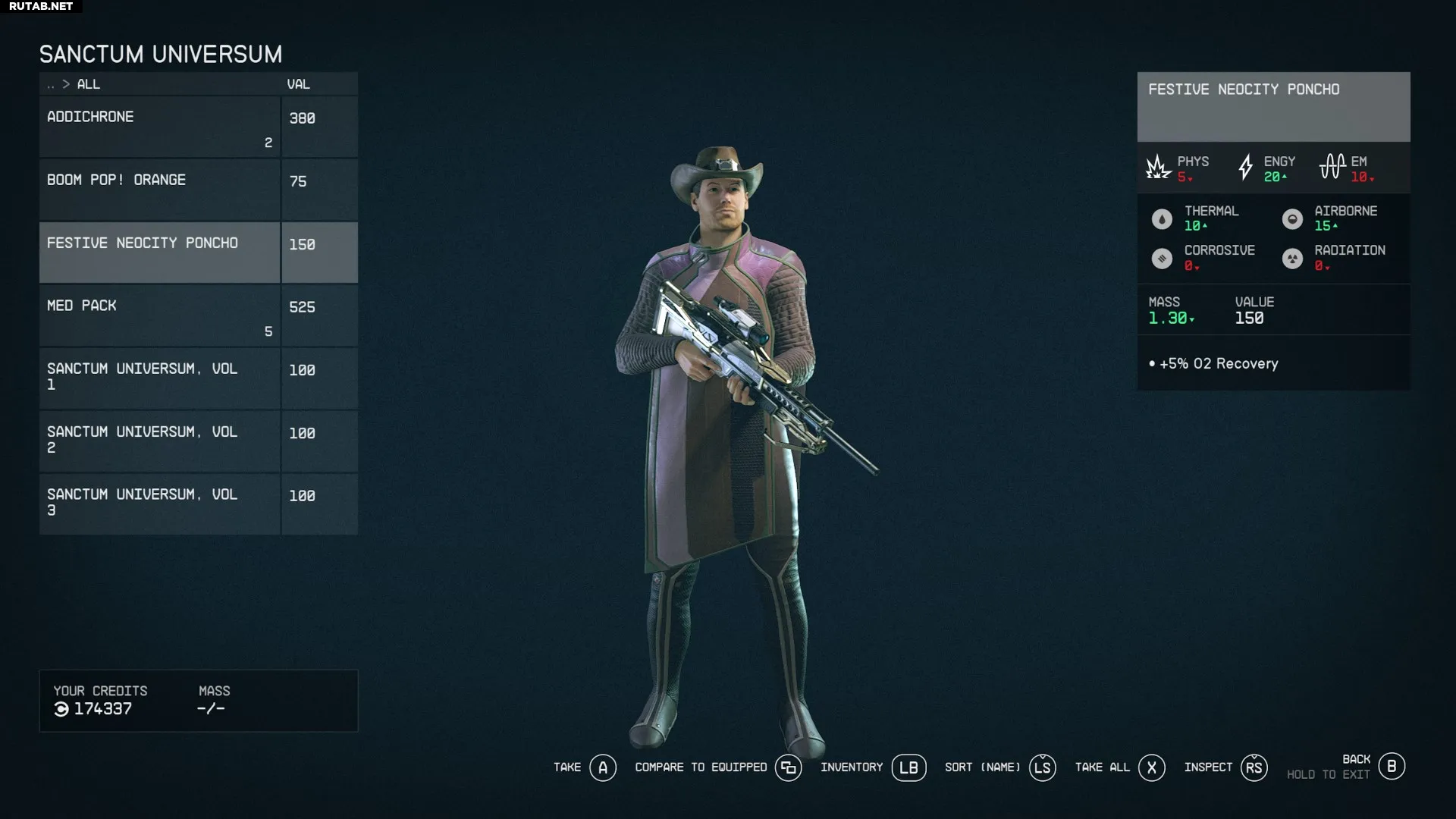Choose Boom Pop! Orange from the list
The width and height of the screenshot is (1456, 819).
coord(159,190)
